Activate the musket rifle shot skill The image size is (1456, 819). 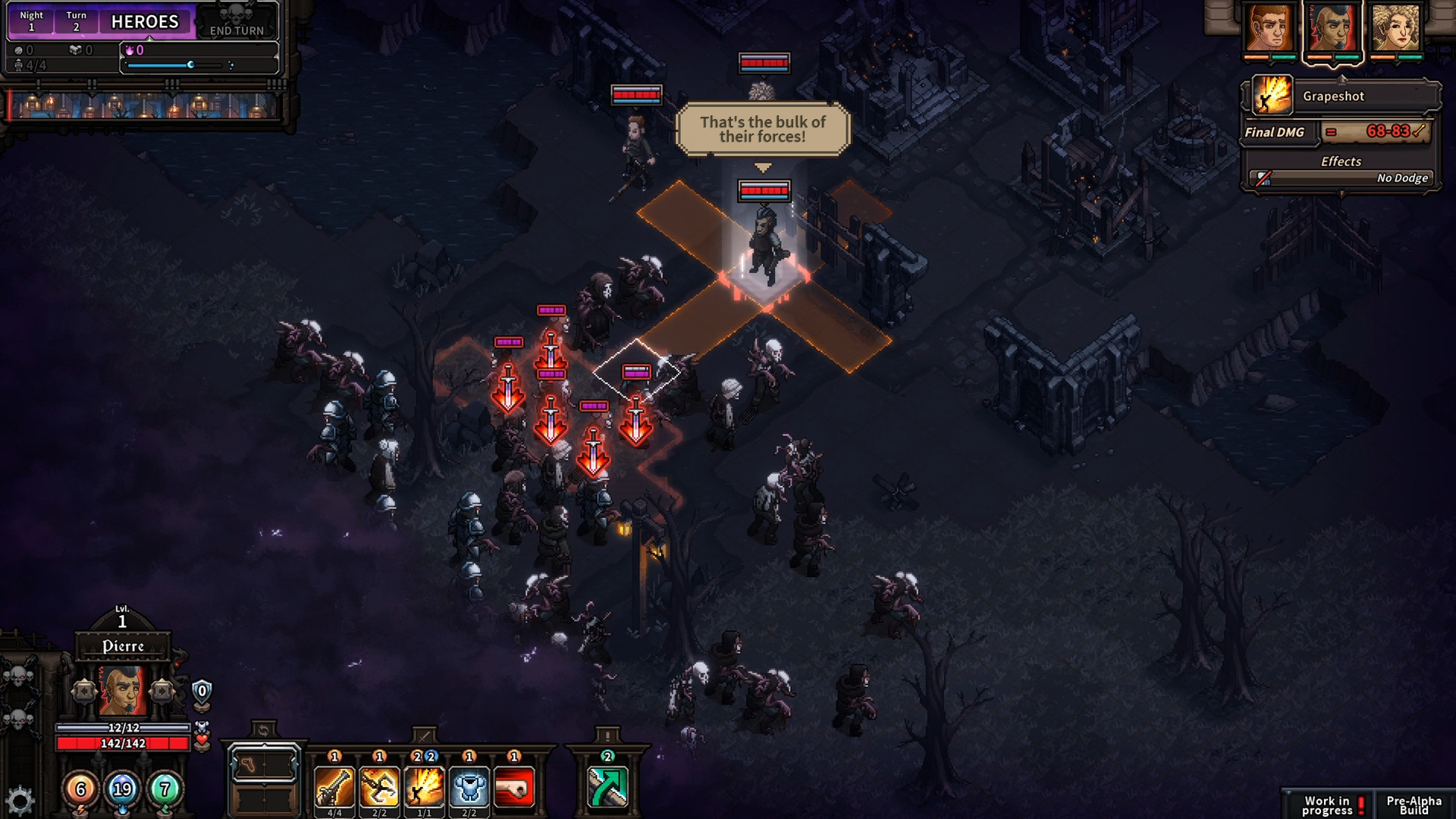point(334,787)
